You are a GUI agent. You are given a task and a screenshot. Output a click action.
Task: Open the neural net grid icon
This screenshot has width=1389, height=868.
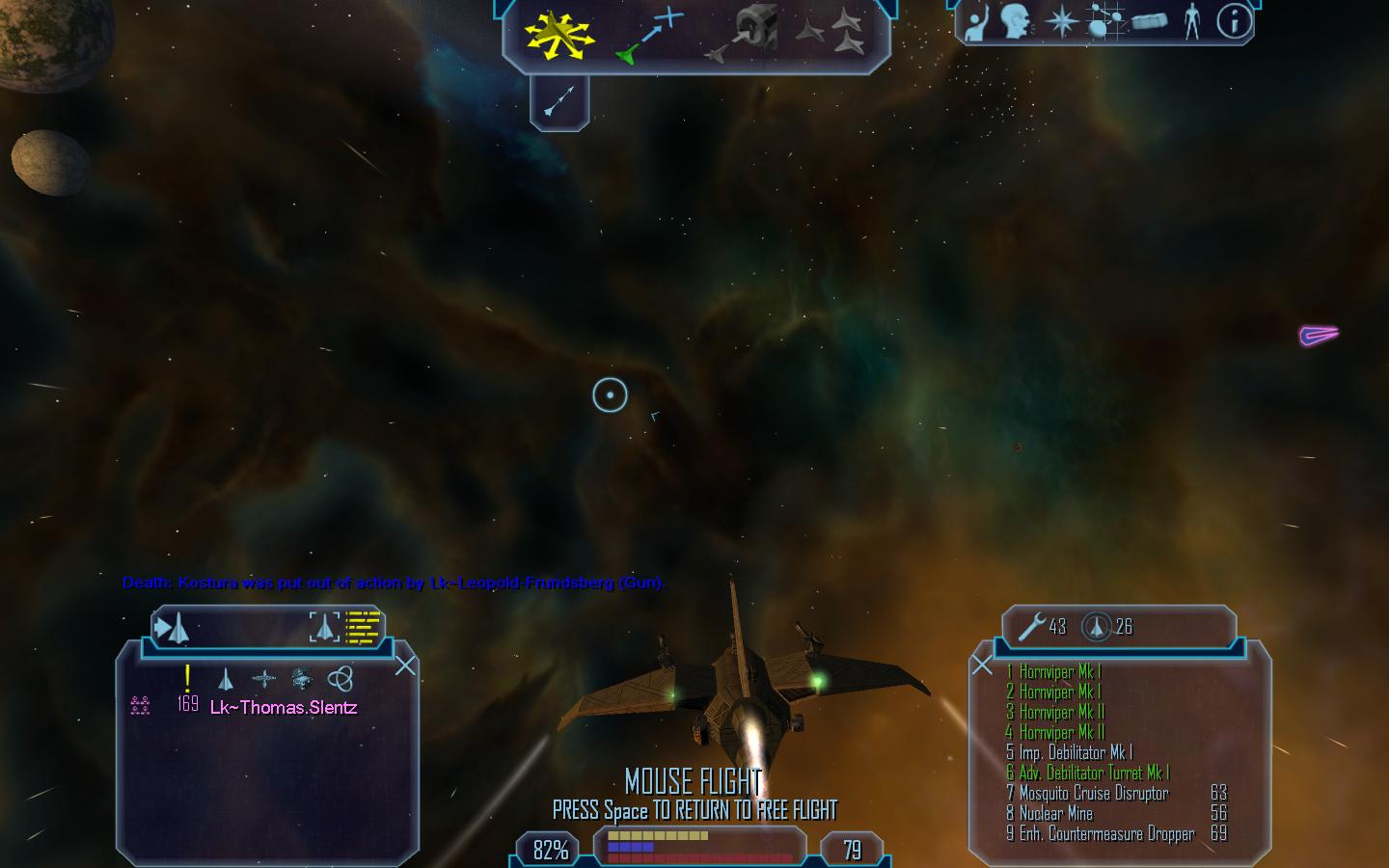[1105, 21]
